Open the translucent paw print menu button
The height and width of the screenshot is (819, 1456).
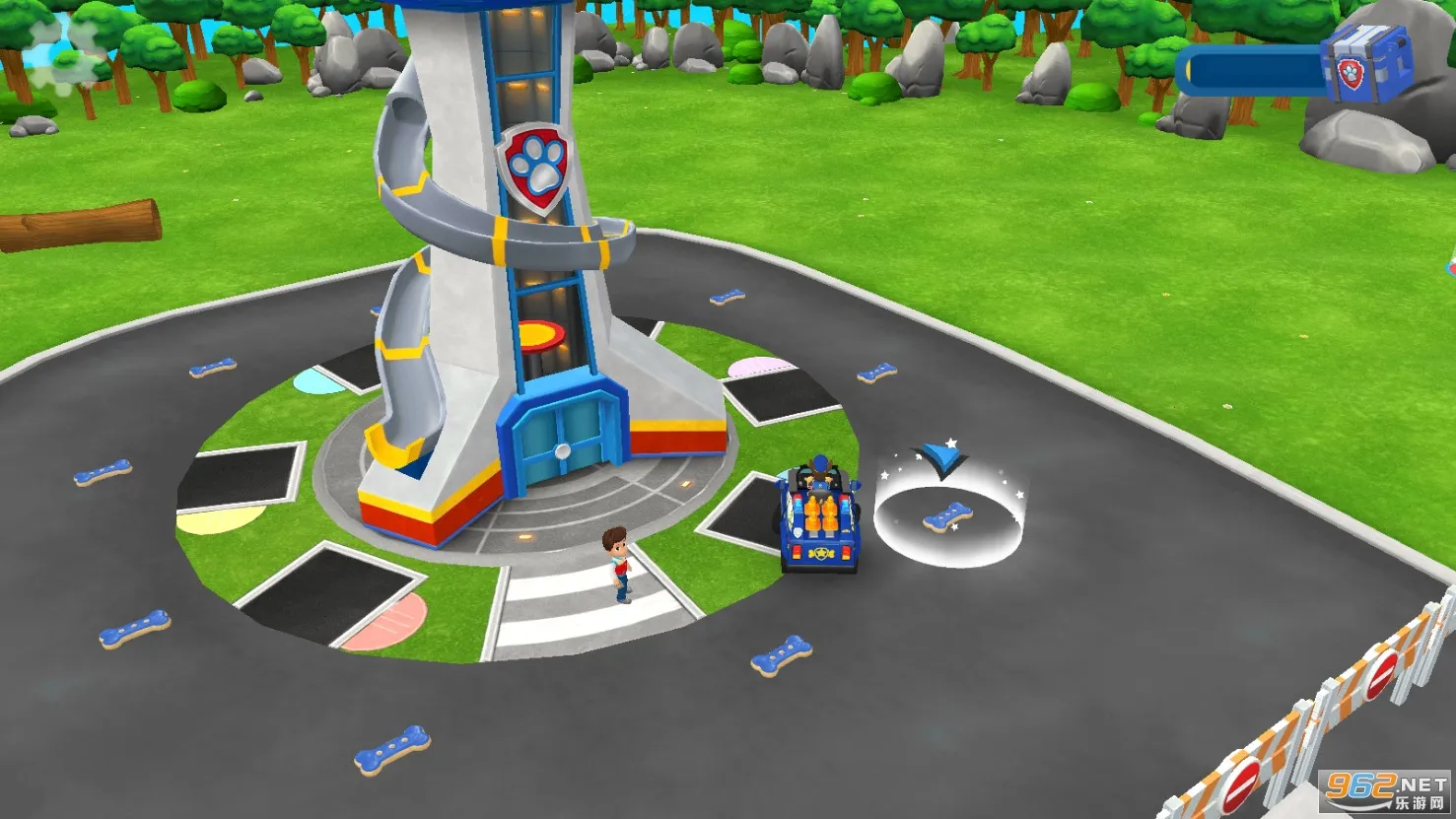pyautogui.click(x=65, y=56)
